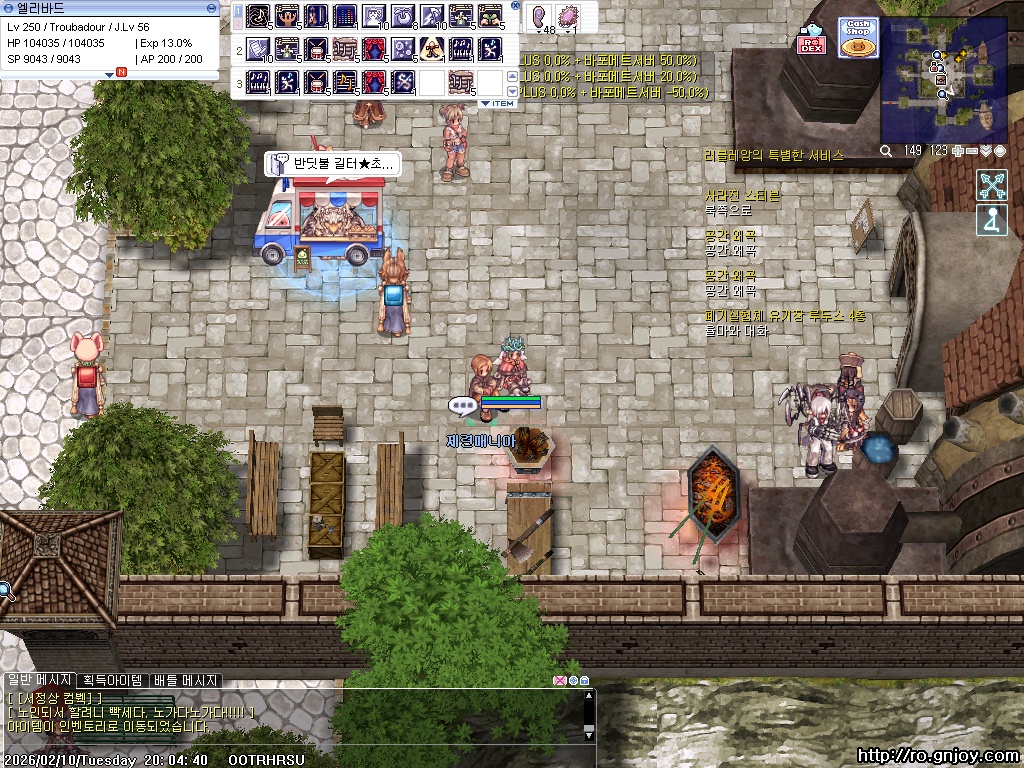Activate the crossed arrows icon button
This screenshot has width=1024, height=768.
click(992, 185)
